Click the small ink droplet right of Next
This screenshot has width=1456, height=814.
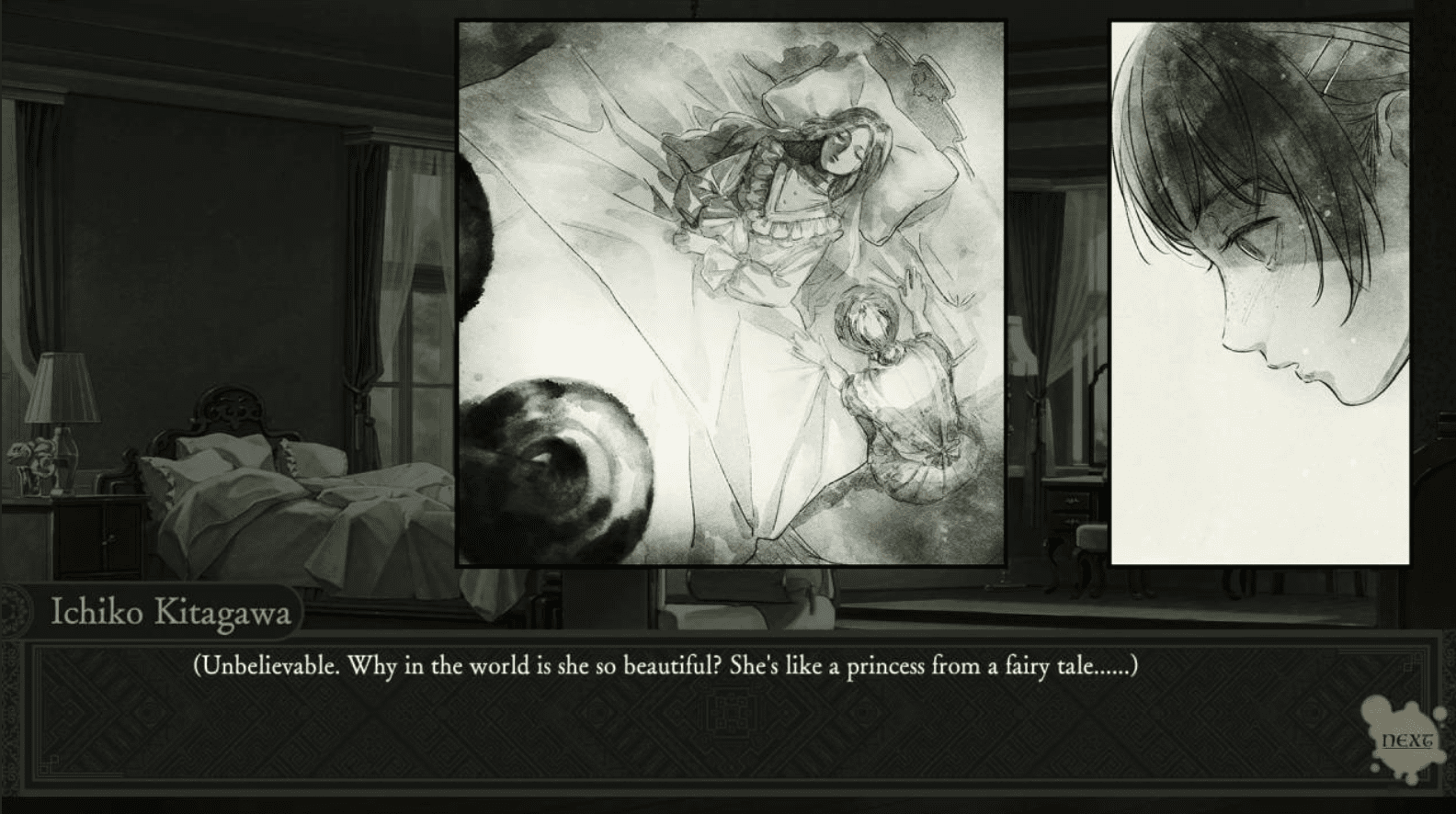tap(1440, 714)
